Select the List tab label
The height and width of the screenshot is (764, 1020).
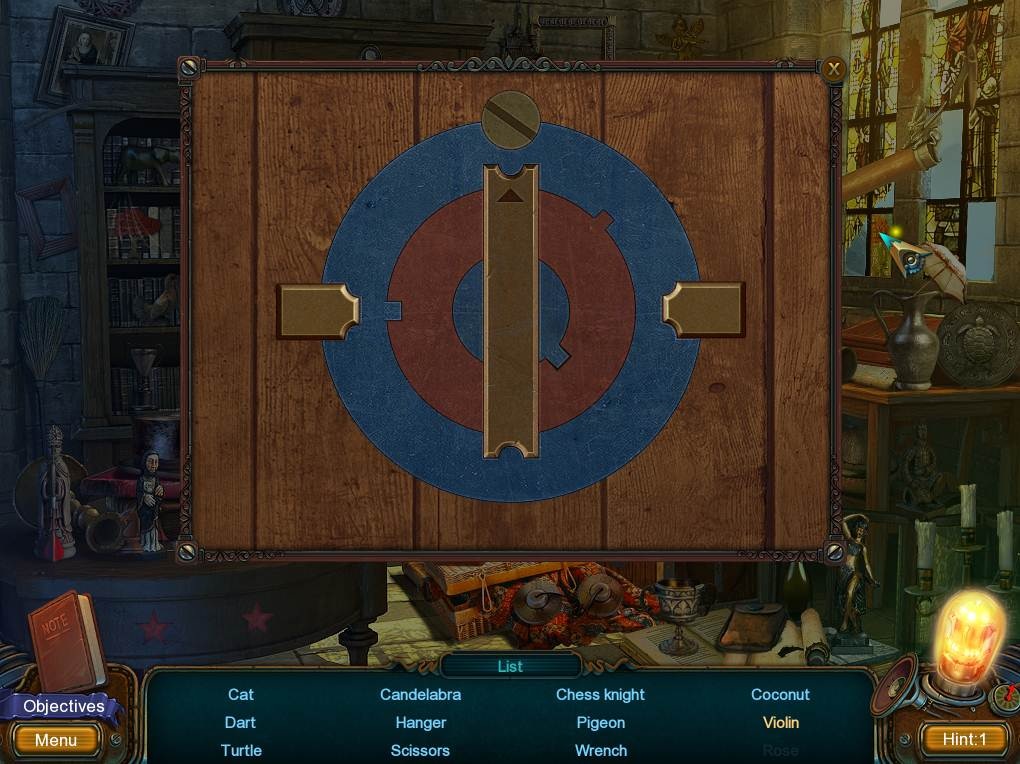coord(510,666)
